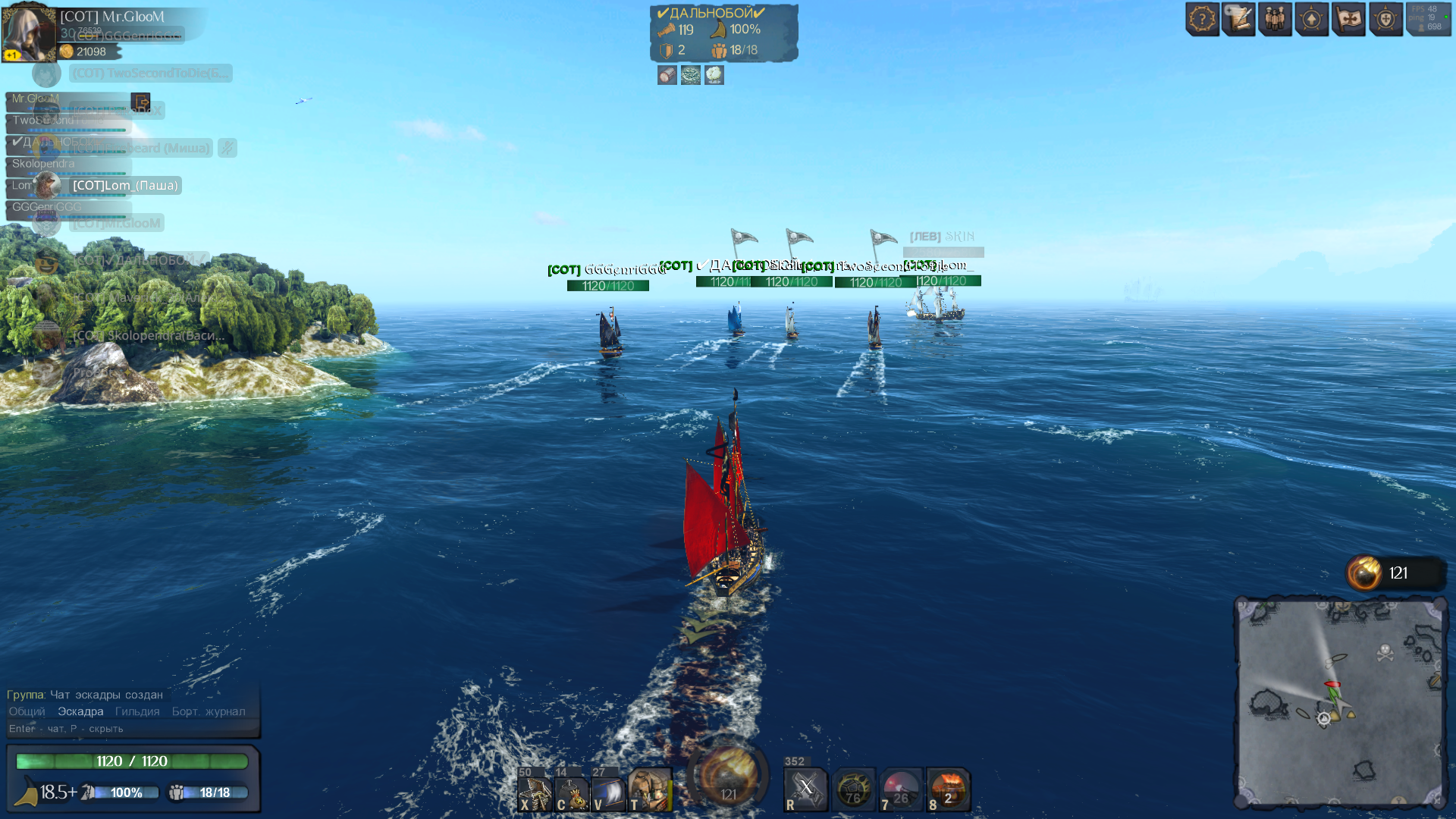Click the upward arrow rank icon
The image size is (1456, 819).
coord(1312,19)
